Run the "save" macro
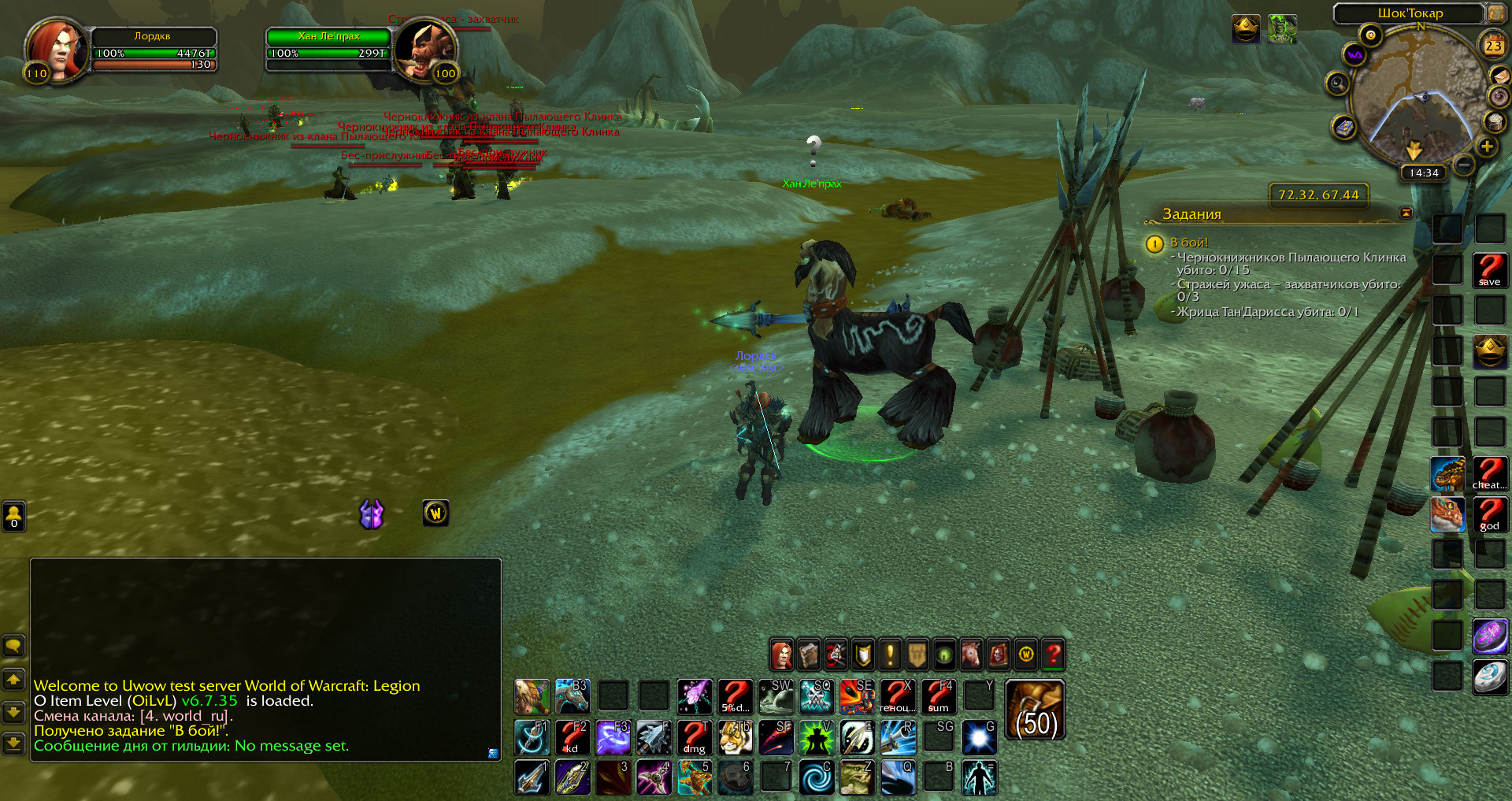1512x801 pixels. [x=1489, y=270]
